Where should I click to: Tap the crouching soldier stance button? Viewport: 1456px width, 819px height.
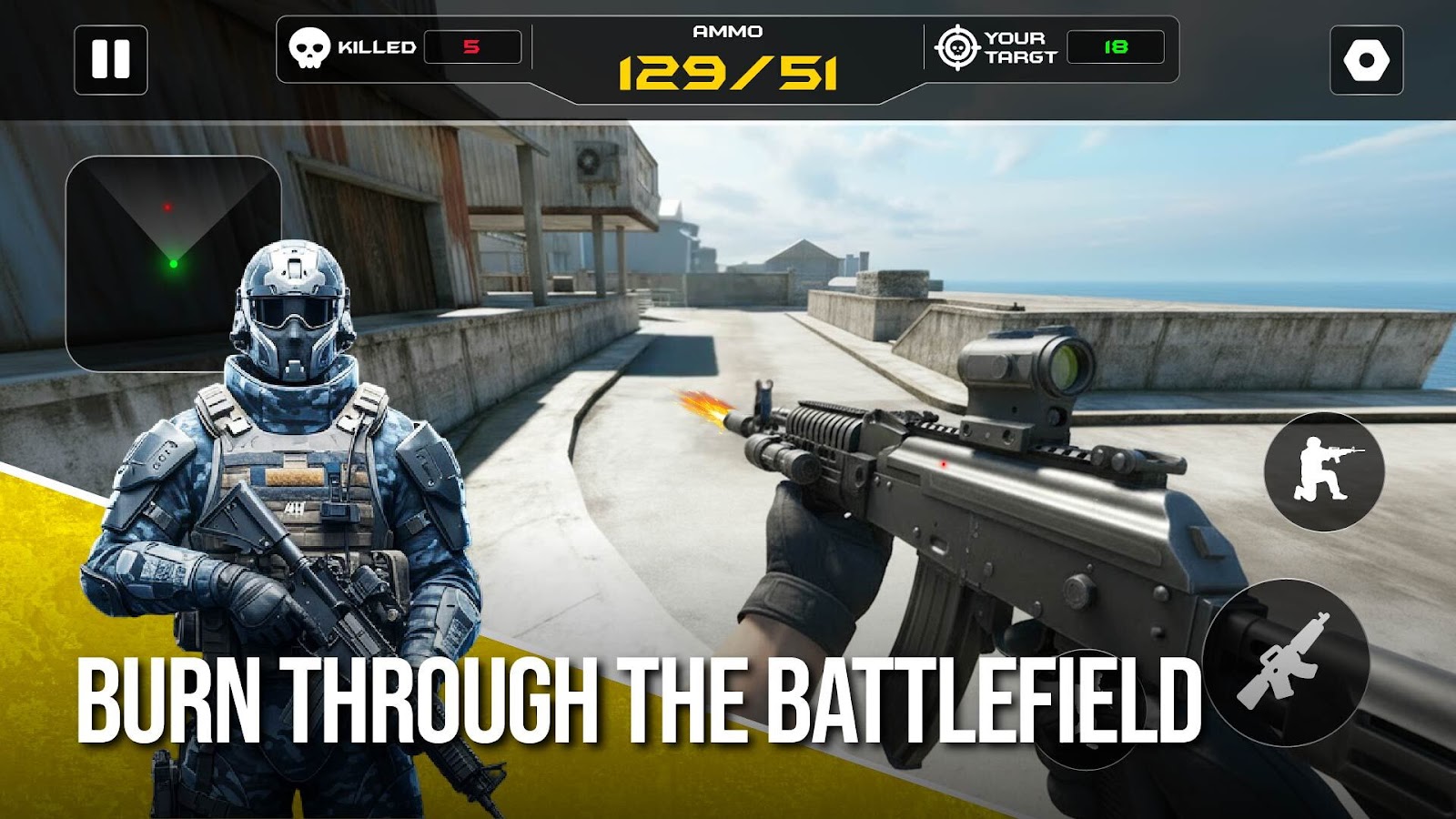[x=1324, y=470]
